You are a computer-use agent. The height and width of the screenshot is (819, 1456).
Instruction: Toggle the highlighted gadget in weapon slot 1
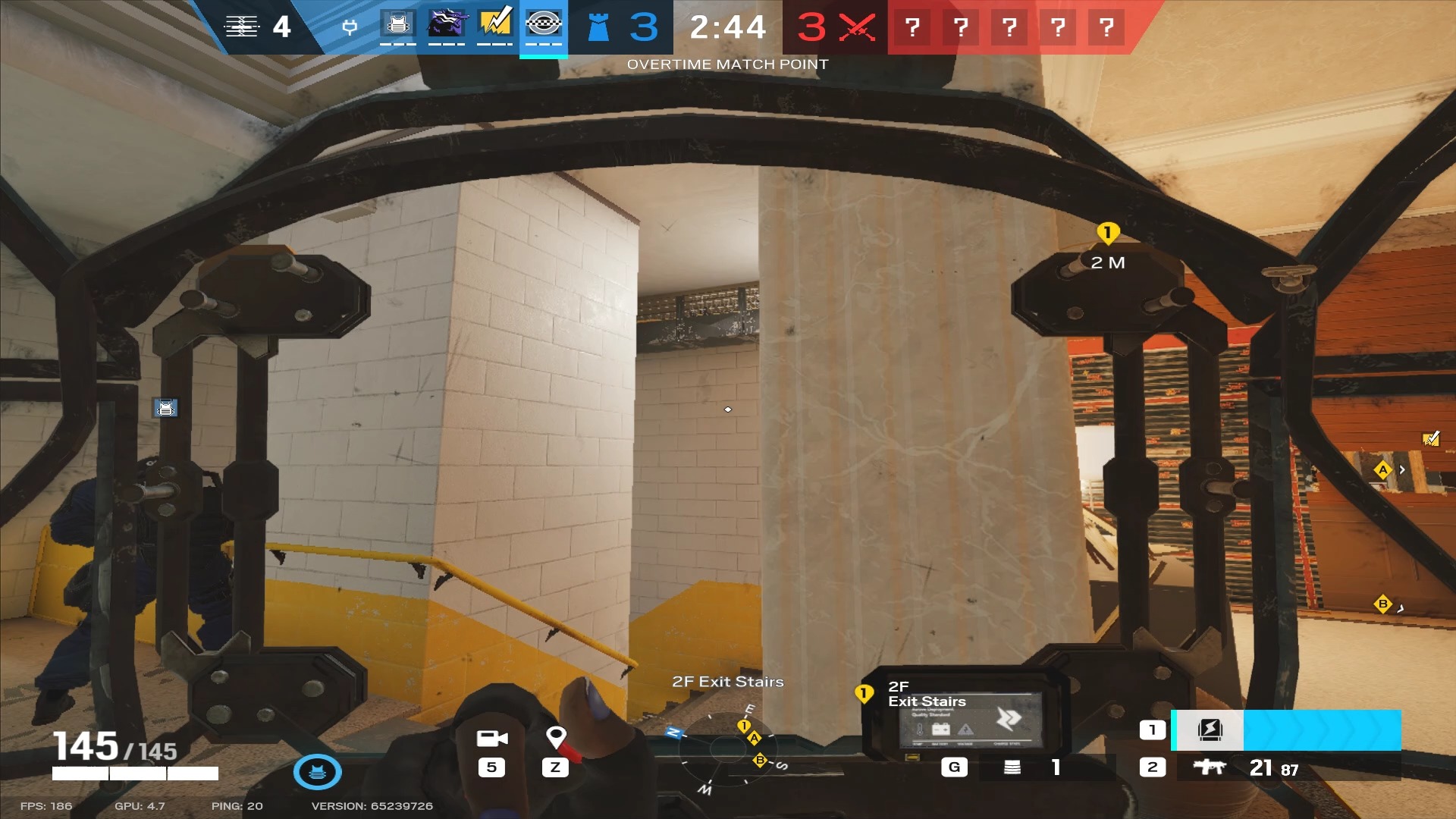coord(1210,730)
